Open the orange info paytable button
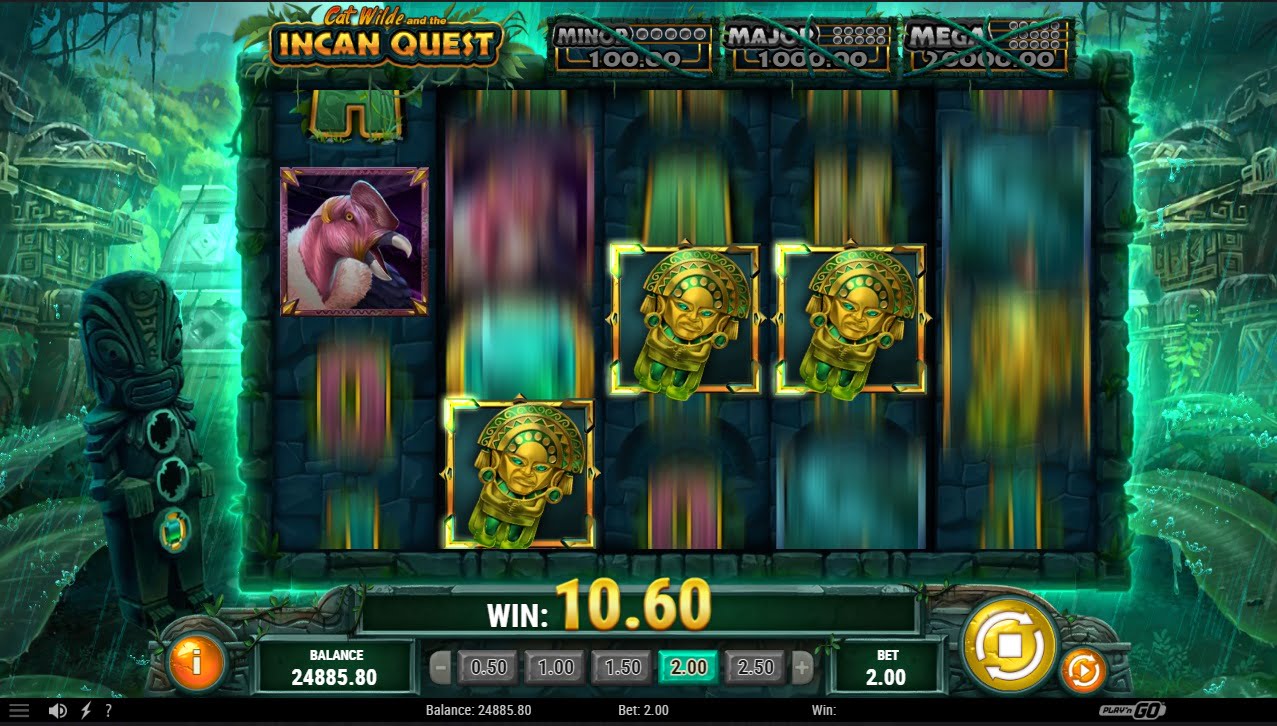Image resolution: width=1277 pixels, height=726 pixels. 197,660
